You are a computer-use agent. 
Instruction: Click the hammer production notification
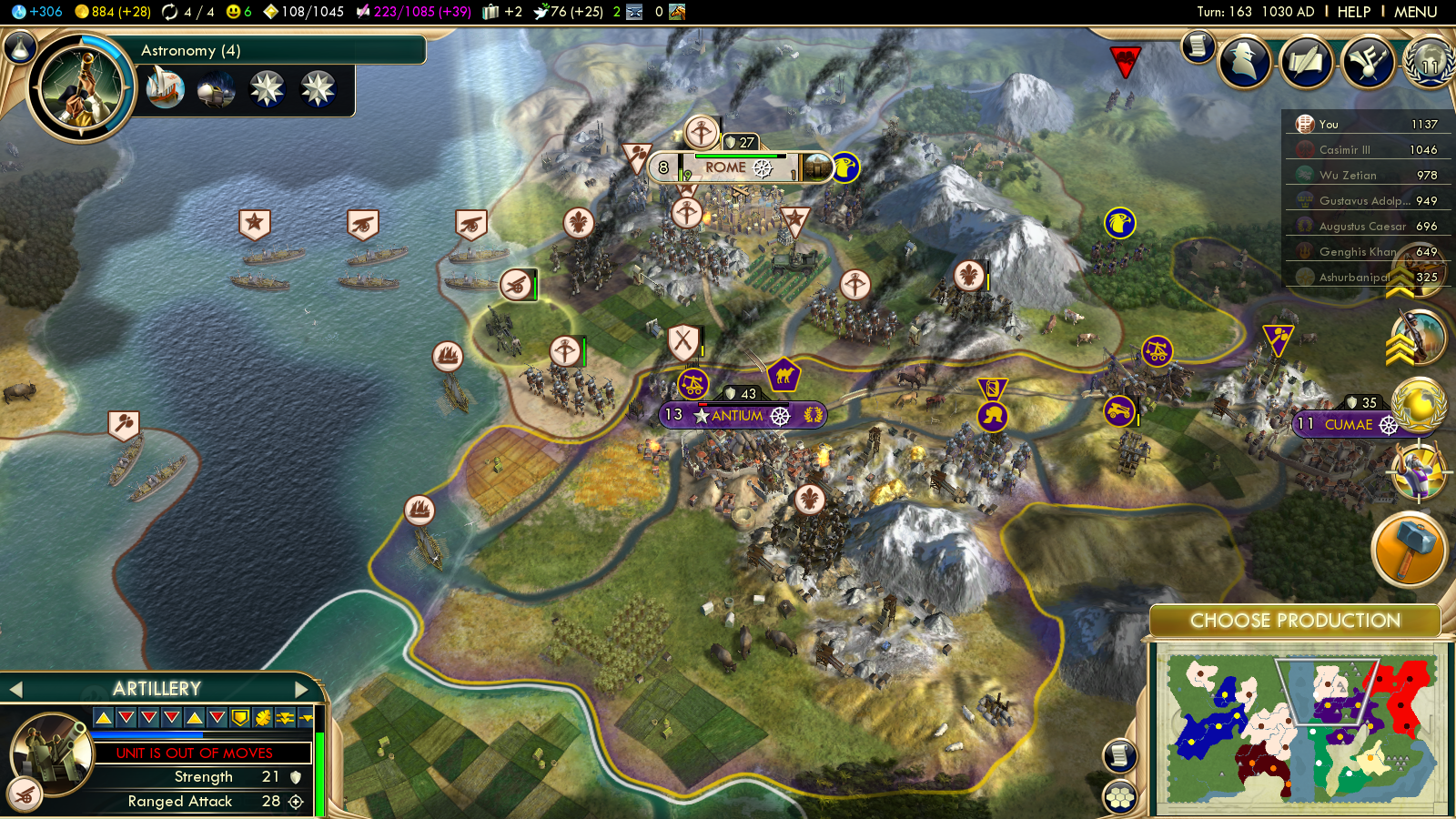1408,549
